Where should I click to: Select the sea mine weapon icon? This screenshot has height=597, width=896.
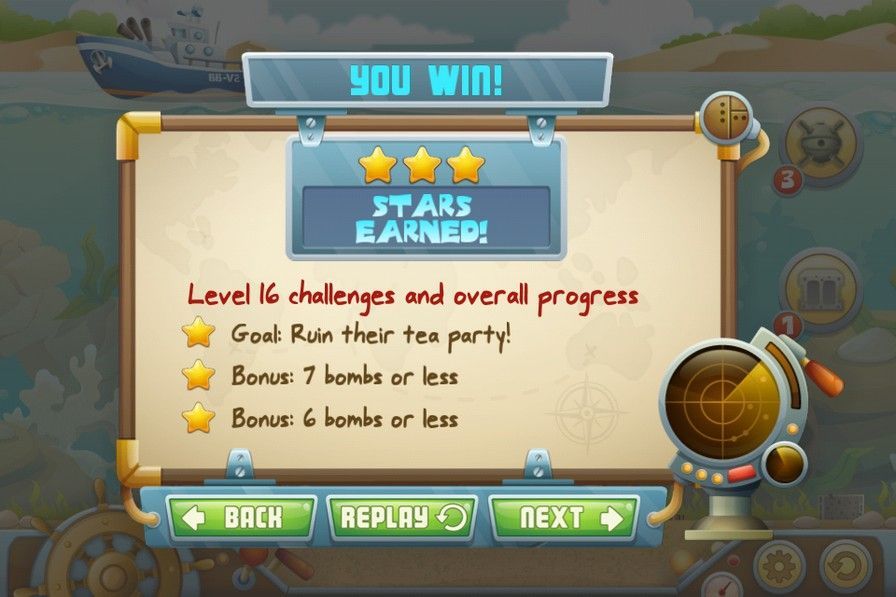[x=824, y=145]
